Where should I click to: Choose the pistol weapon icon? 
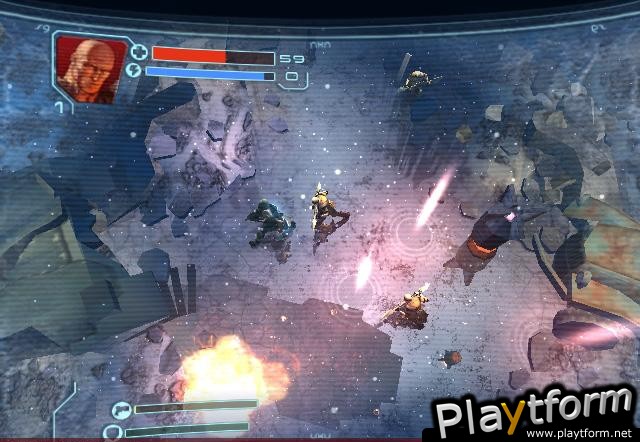coord(122,408)
